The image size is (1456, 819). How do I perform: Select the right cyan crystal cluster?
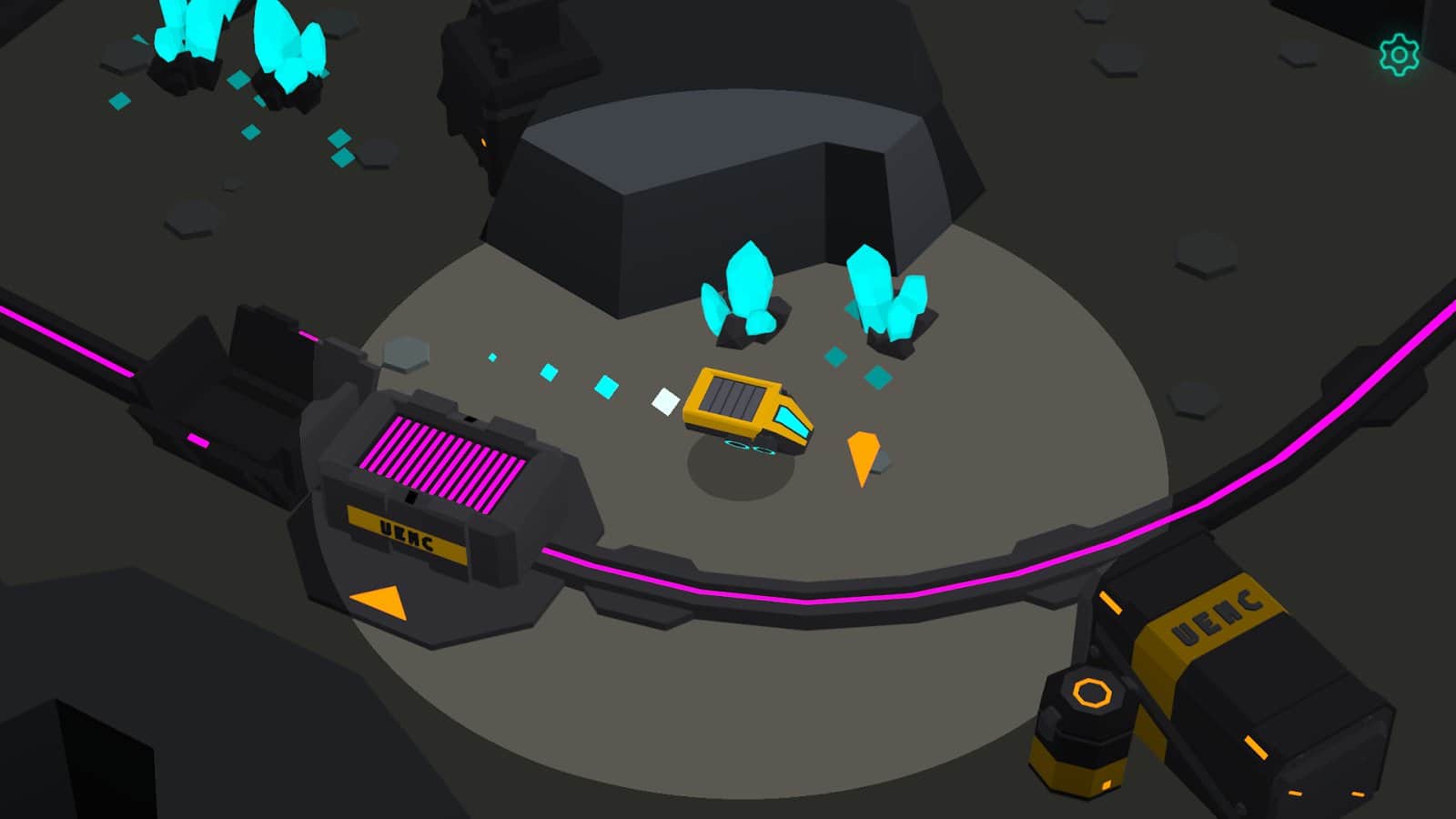coord(887,291)
